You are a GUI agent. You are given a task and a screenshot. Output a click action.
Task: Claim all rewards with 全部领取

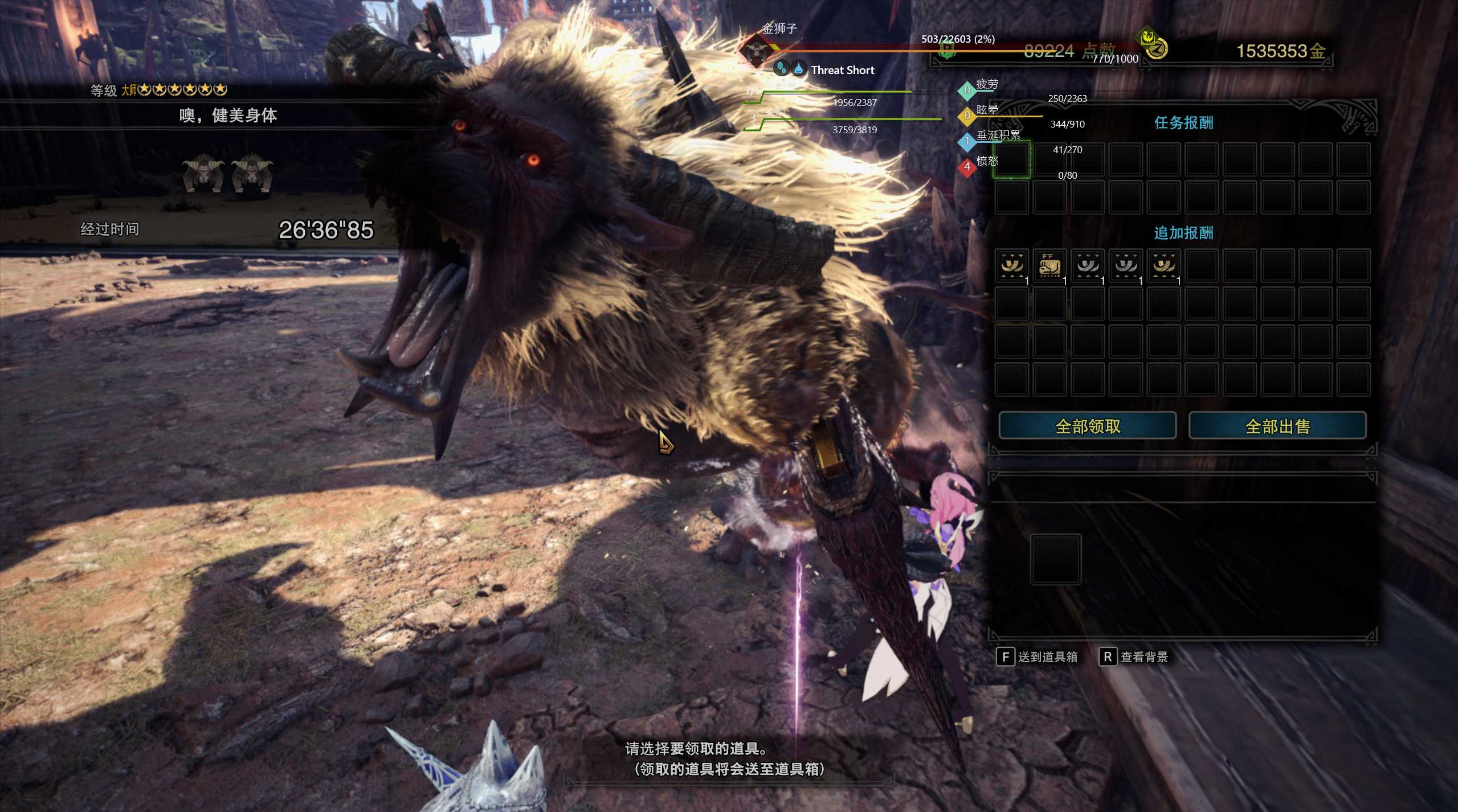(1087, 426)
